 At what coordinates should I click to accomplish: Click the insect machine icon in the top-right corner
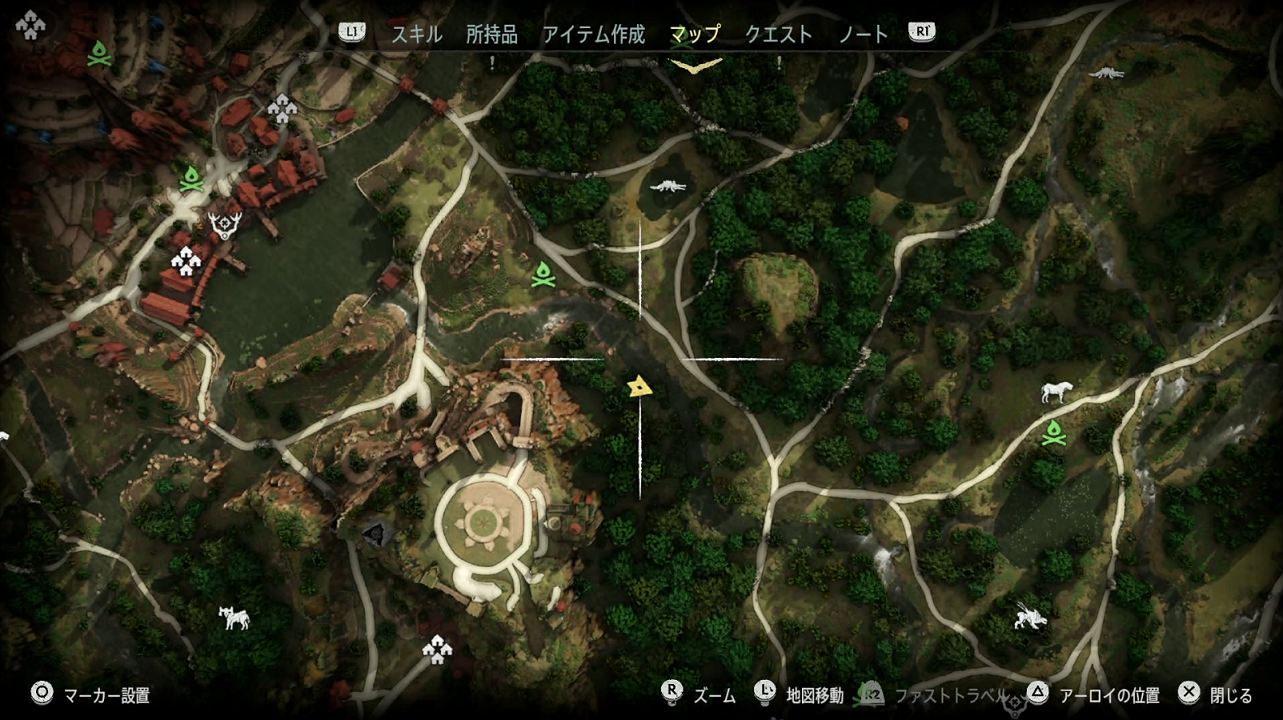point(1108,70)
